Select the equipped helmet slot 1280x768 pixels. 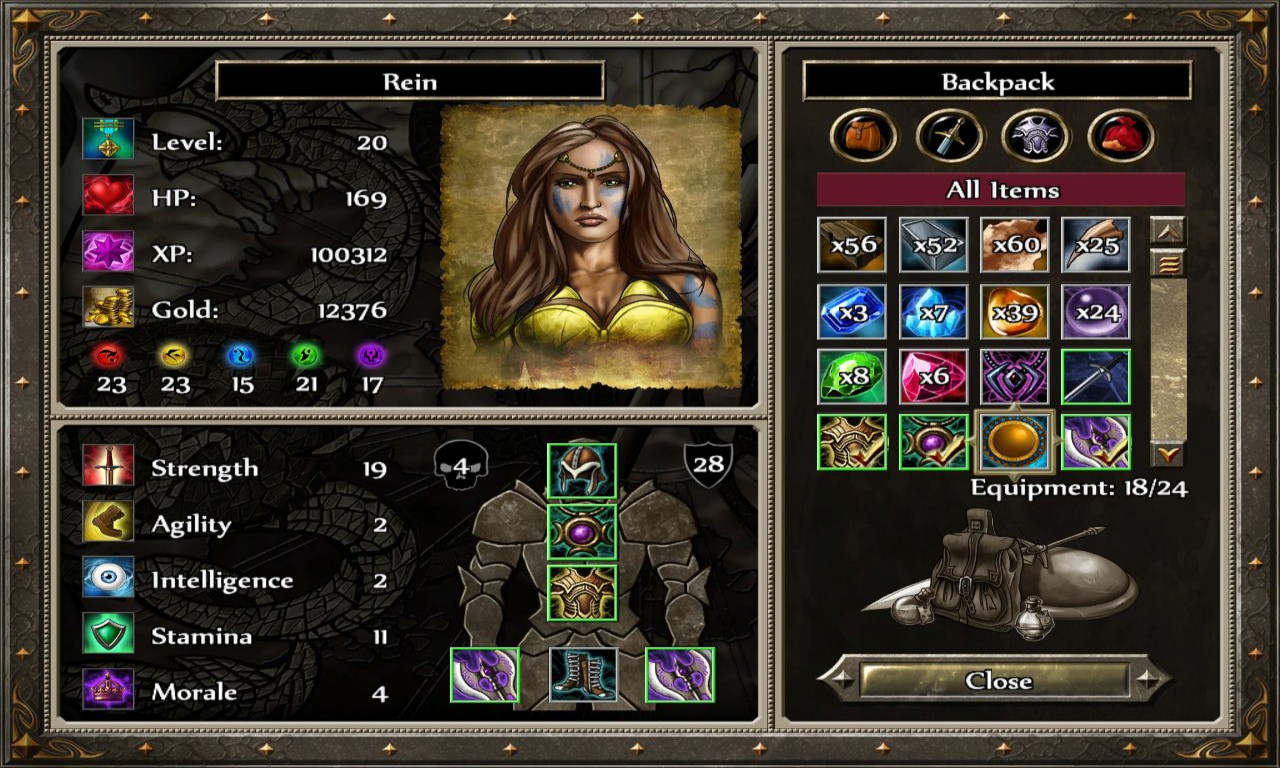[x=582, y=472]
